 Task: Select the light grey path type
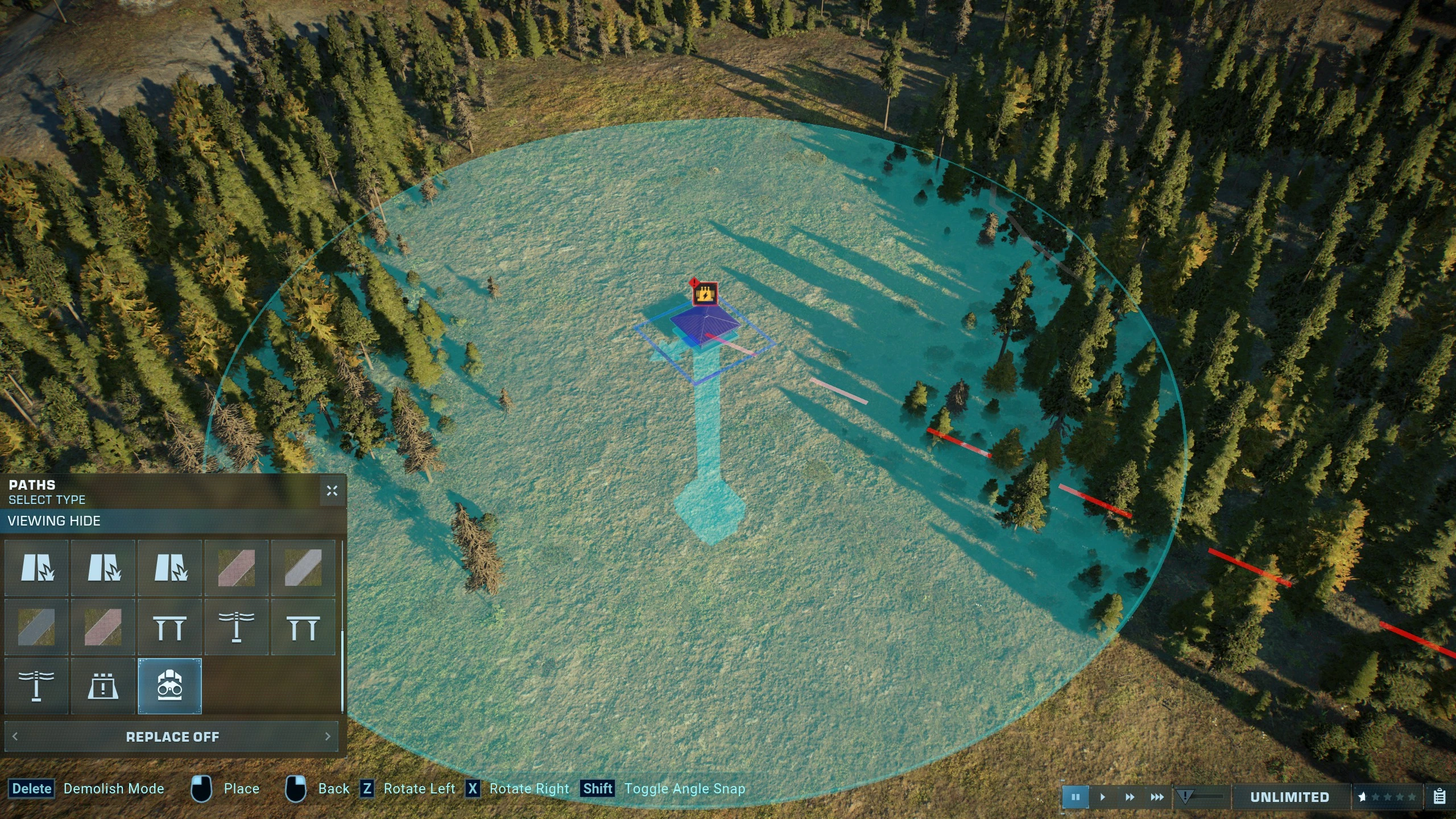pyautogui.click(x=303, y=568)
